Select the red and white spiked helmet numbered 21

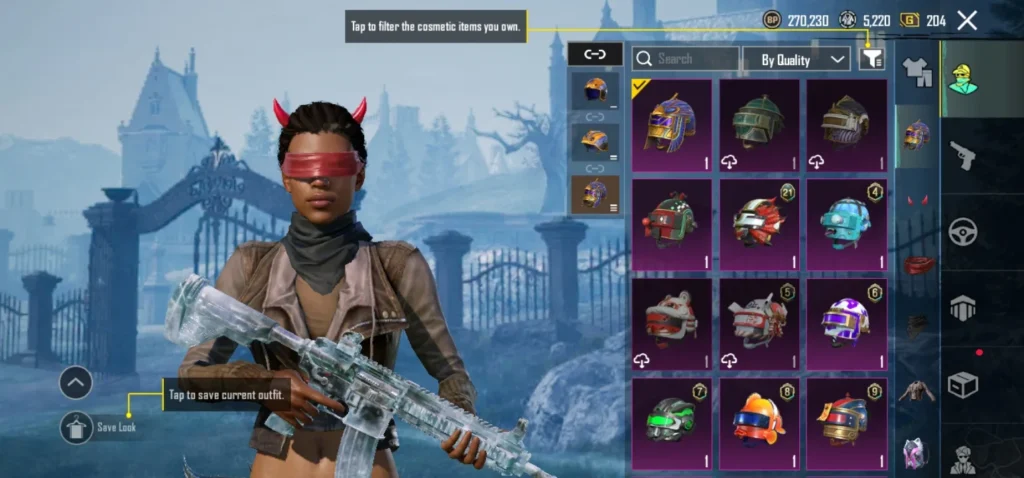(759, 223)
